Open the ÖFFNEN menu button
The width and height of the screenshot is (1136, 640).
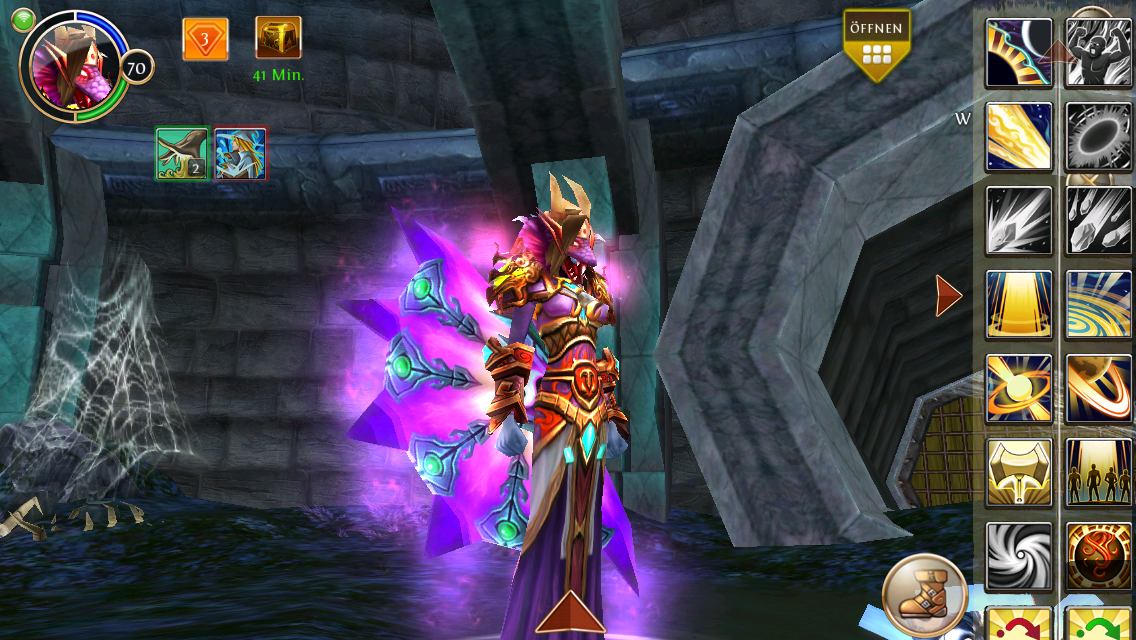[876, 44]
